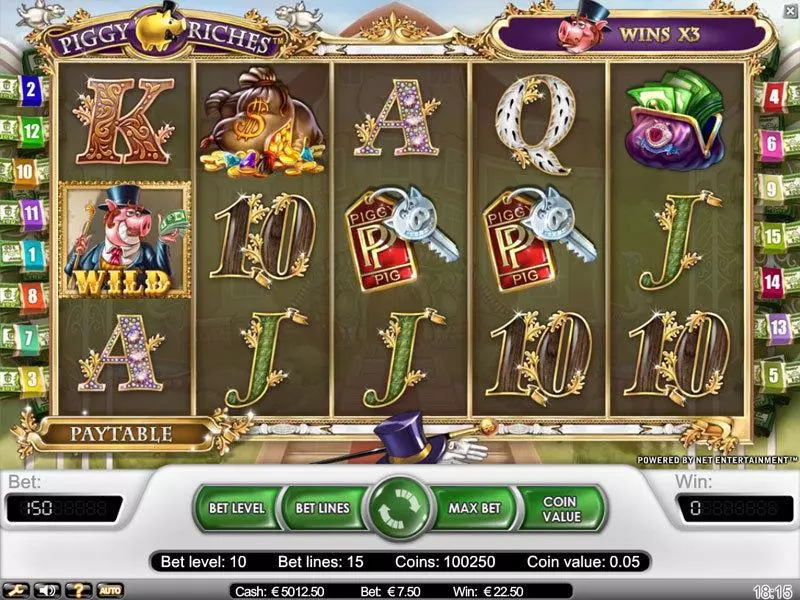Image resolution: width=800 pixels, height=600 pixels.
Task: Open the Paytable
Action: click(x=120, y=434)
